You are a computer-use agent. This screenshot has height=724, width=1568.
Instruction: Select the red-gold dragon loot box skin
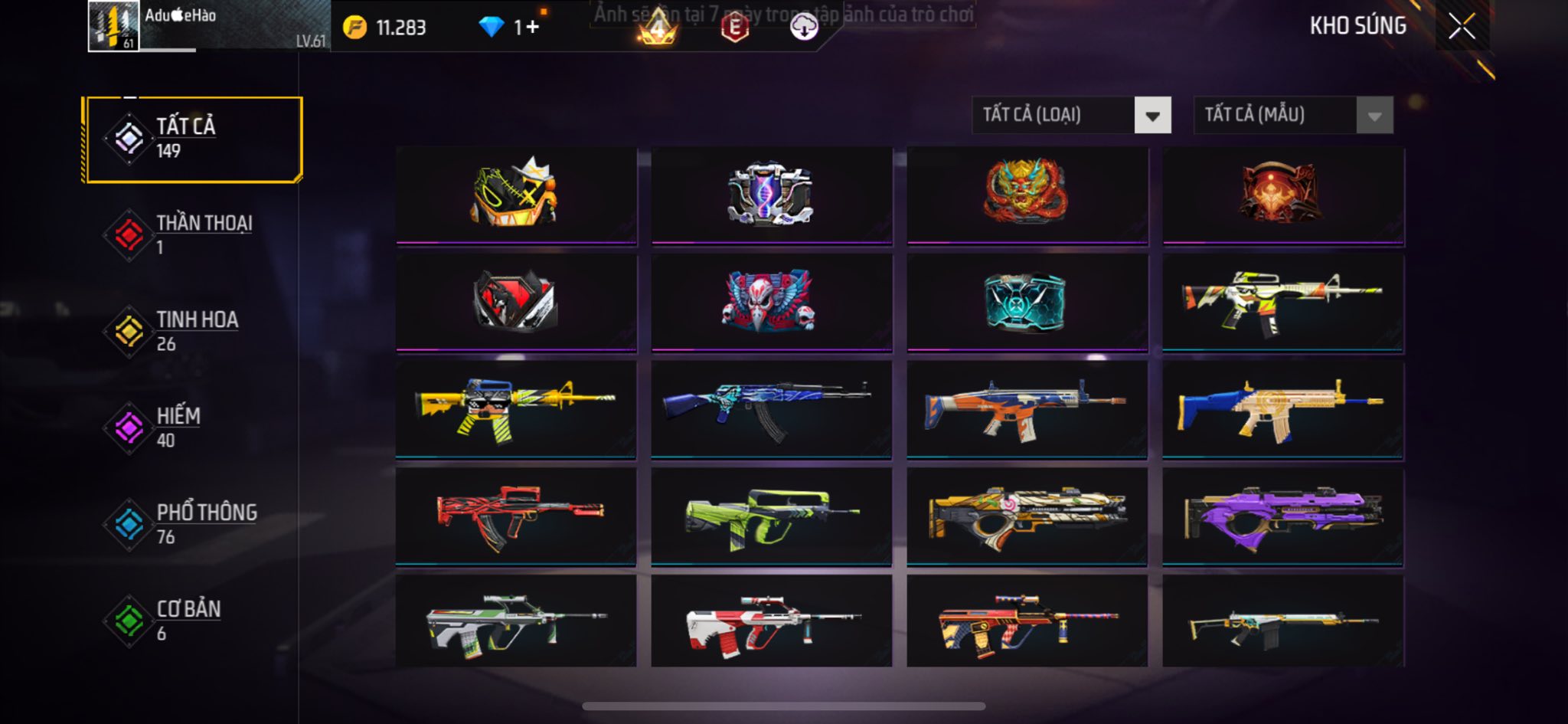(1027, 194)
